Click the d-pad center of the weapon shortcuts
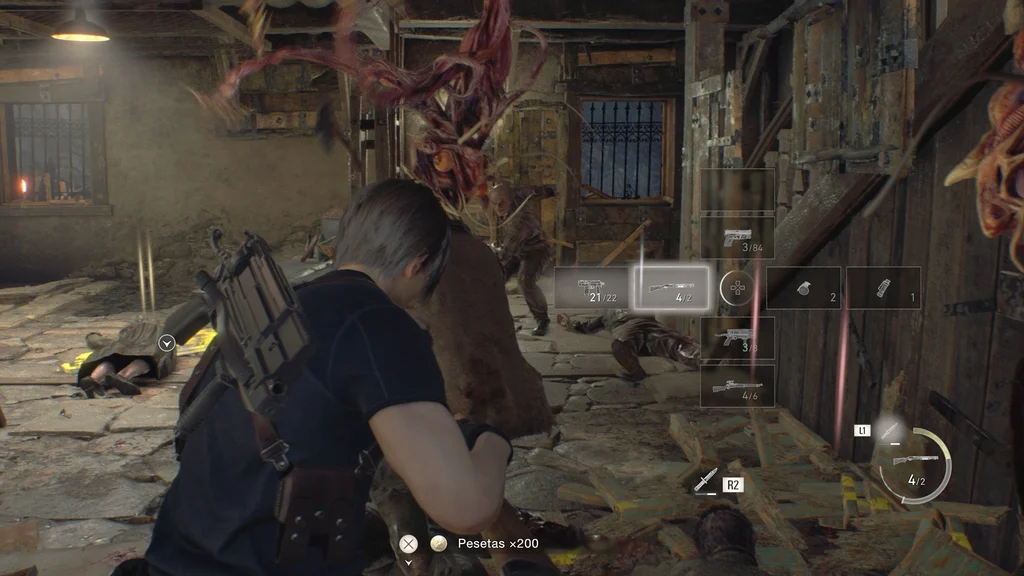 click(738, 288)
